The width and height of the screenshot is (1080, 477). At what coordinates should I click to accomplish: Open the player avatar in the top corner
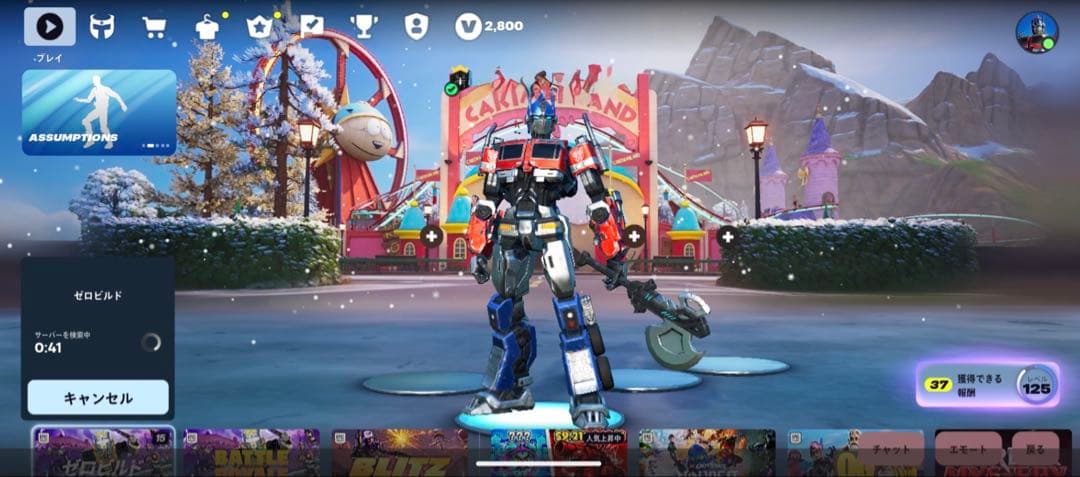pos(1036,33)
